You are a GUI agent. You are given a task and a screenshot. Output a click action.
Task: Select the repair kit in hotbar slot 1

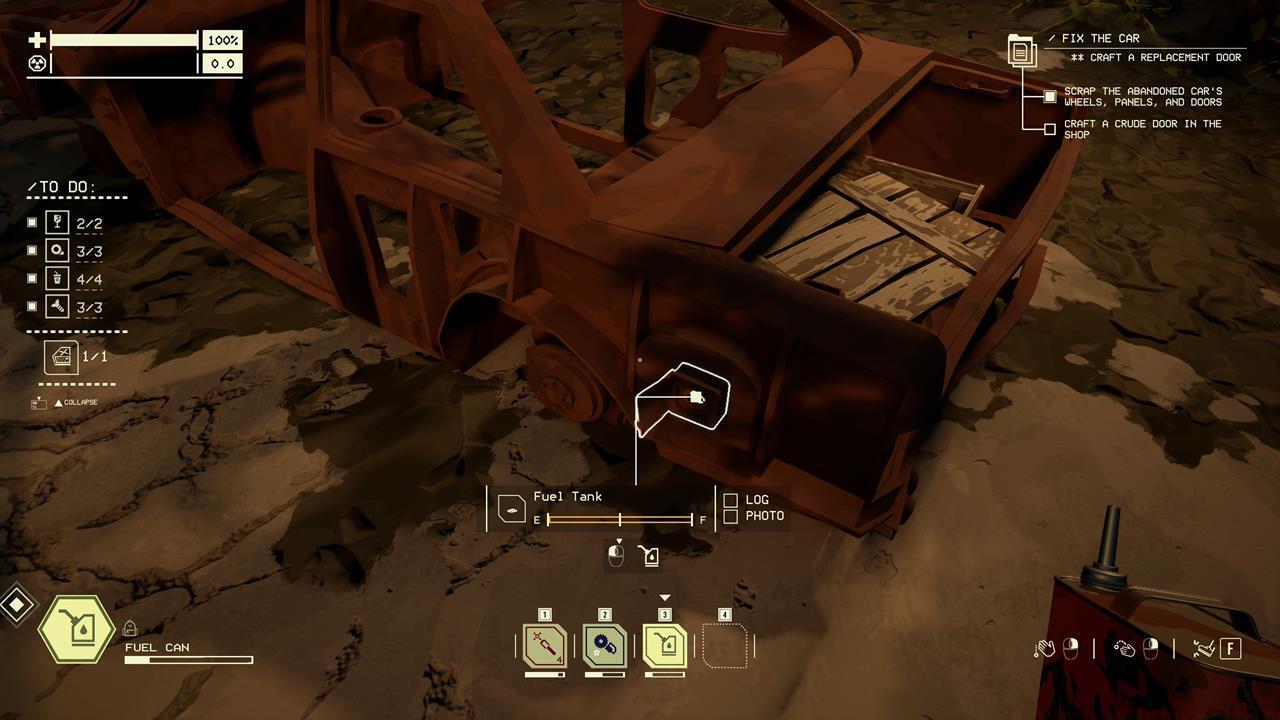[543, 645]
